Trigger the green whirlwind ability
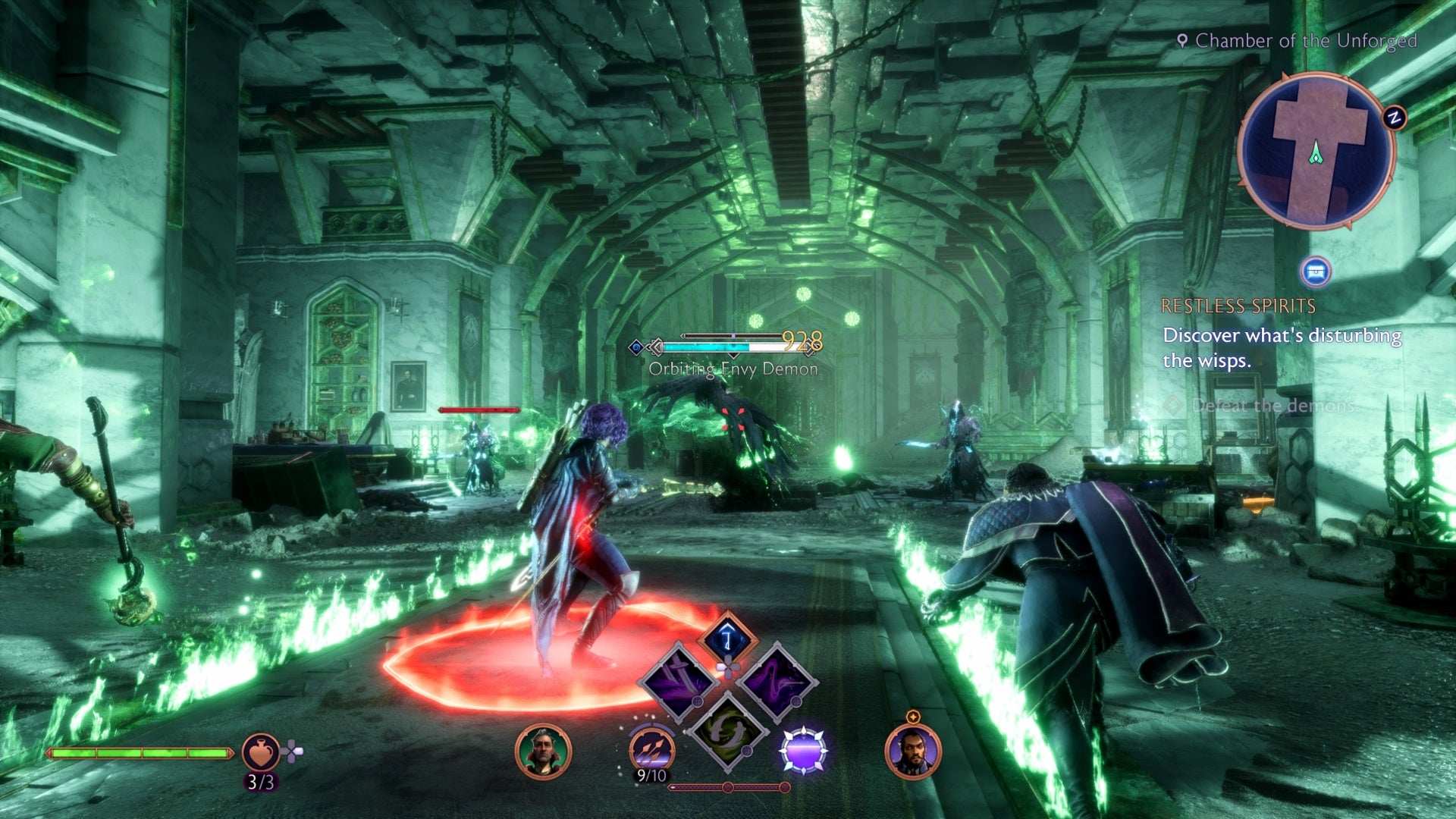This screenshot has width=1456, height=819. pos(727,730)
